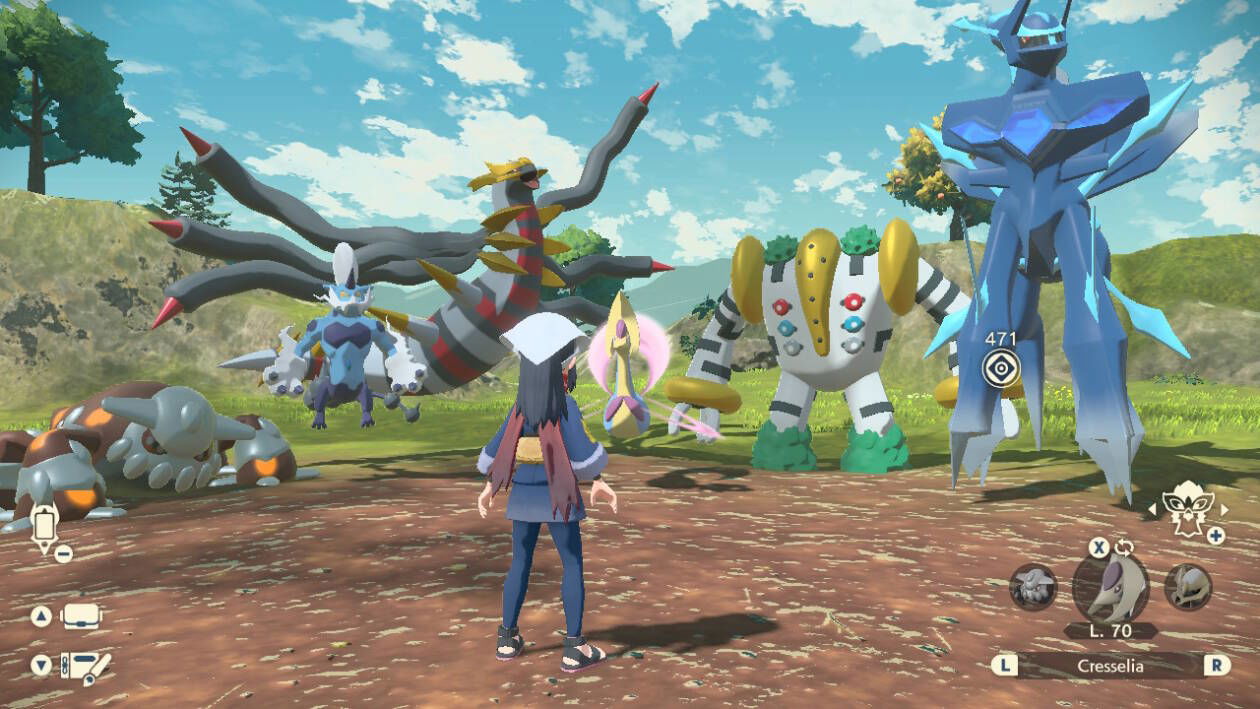1260x709 pixels.
Task: Cycle ride Pokémon with the right arrow
Action: click(x=1223, y=510)
